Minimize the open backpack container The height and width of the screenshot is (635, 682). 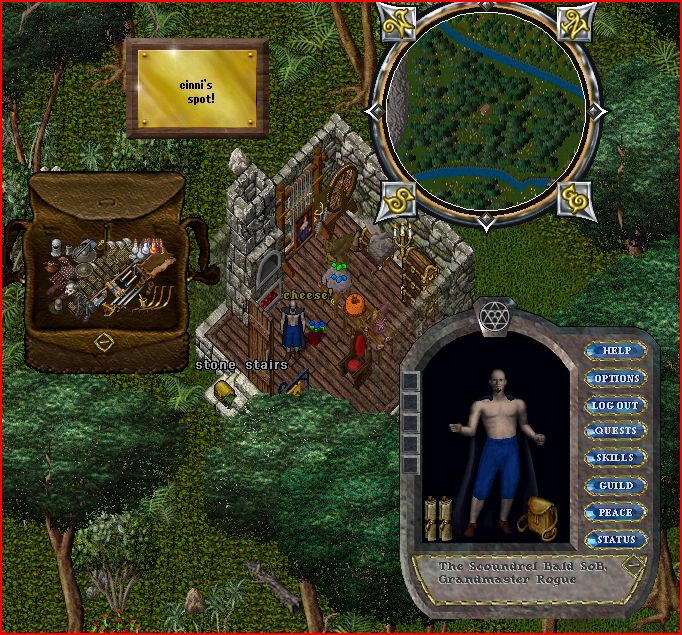(103, 341)
